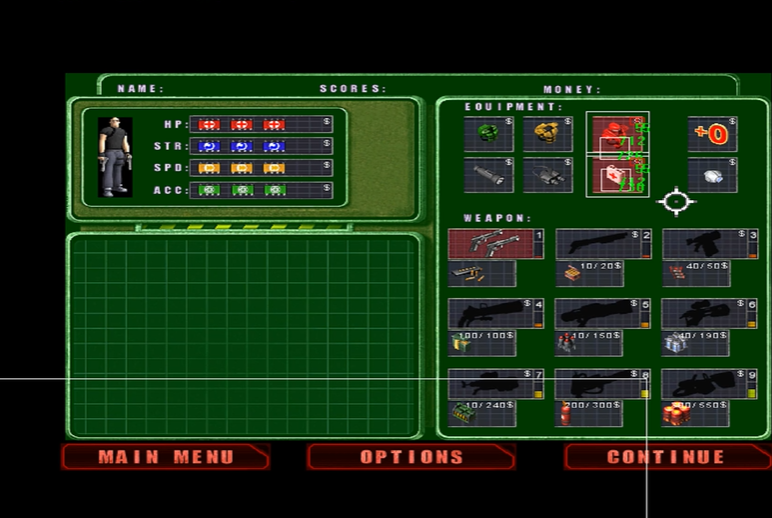Buy the first aid medkit
Screen dimensions: 772x518
click(x=616, y=177)
